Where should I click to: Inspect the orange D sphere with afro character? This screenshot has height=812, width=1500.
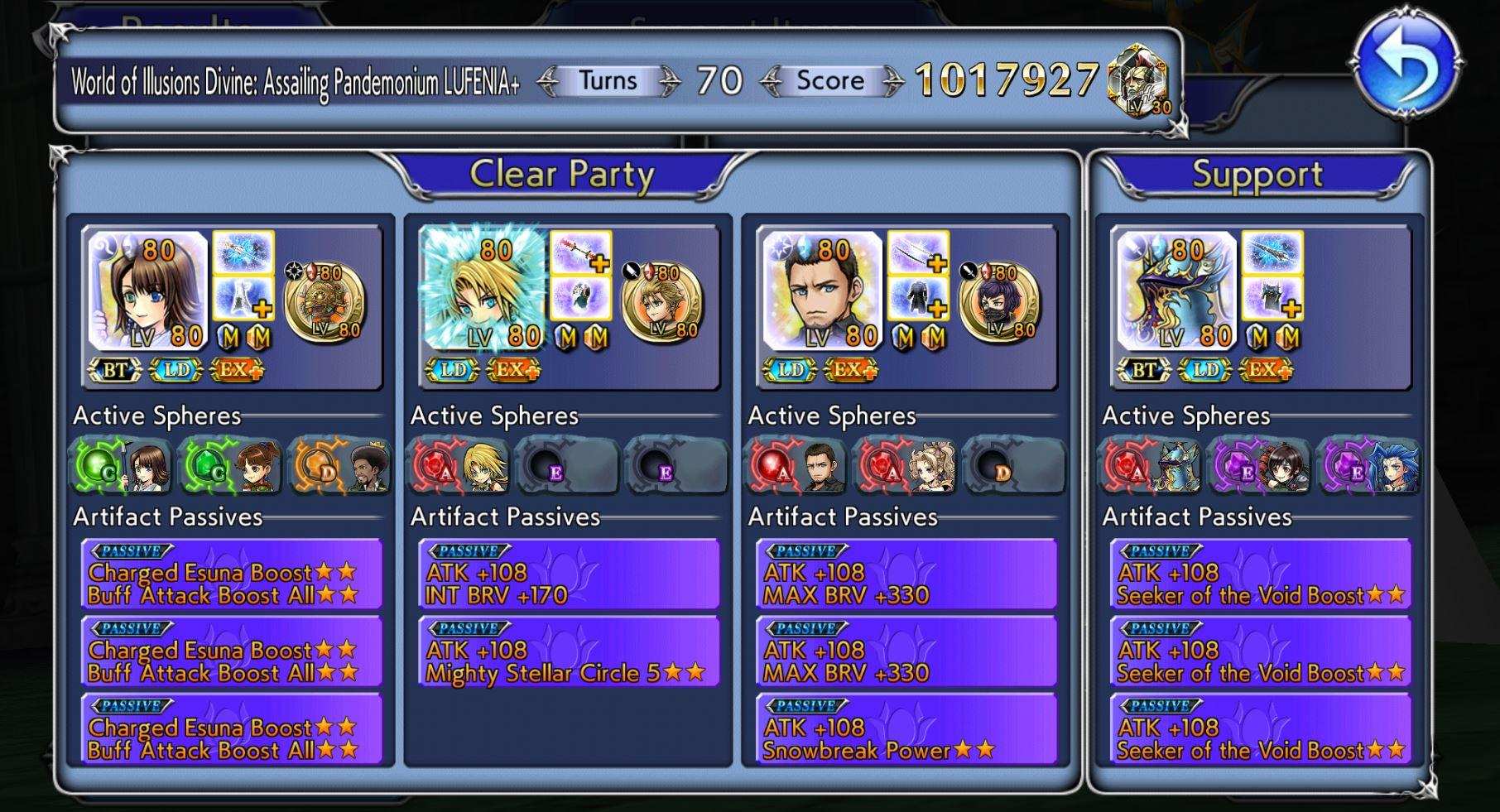[x=339, y=468]
